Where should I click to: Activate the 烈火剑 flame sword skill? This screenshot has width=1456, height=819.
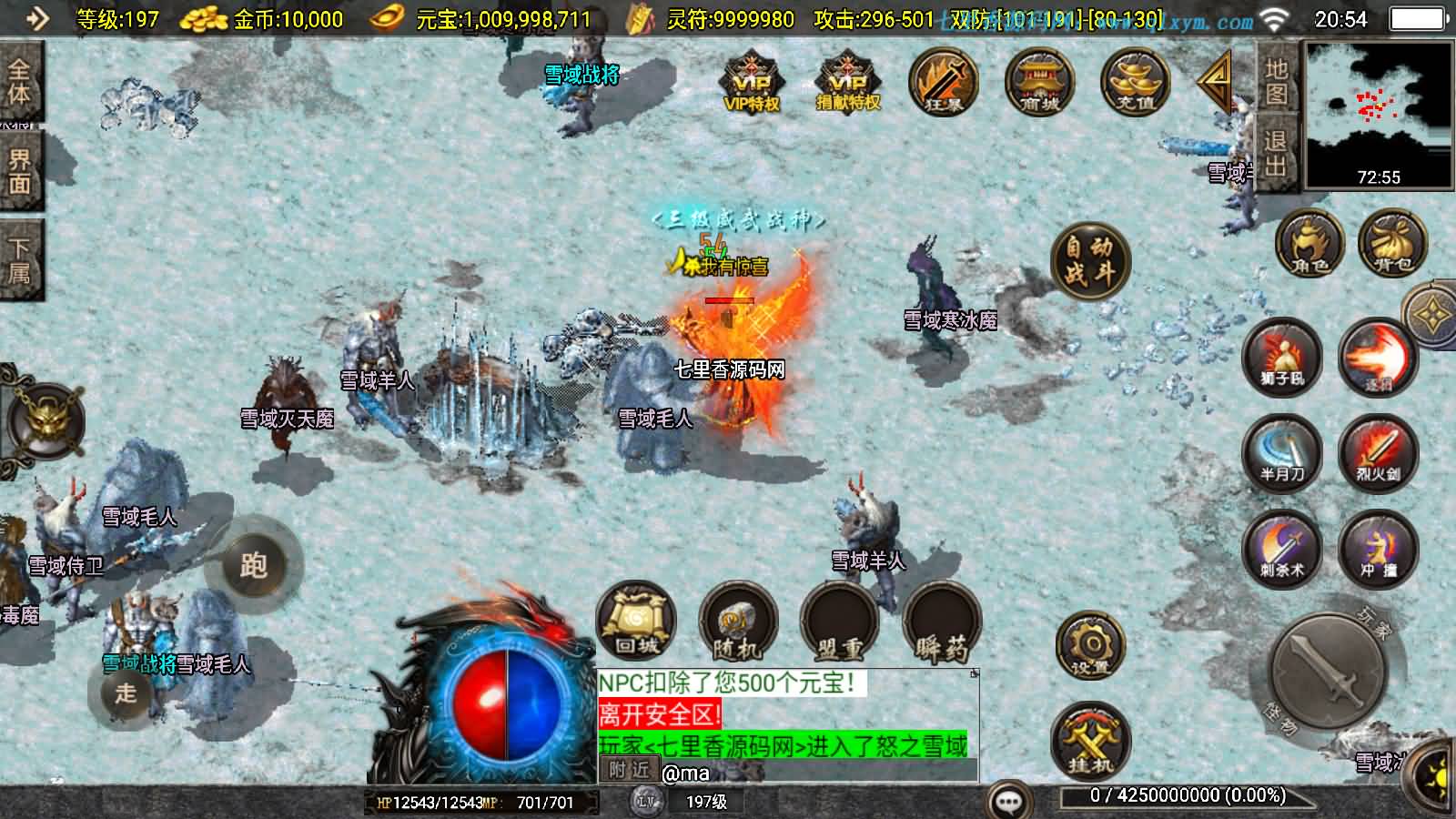pos(1378,452)
